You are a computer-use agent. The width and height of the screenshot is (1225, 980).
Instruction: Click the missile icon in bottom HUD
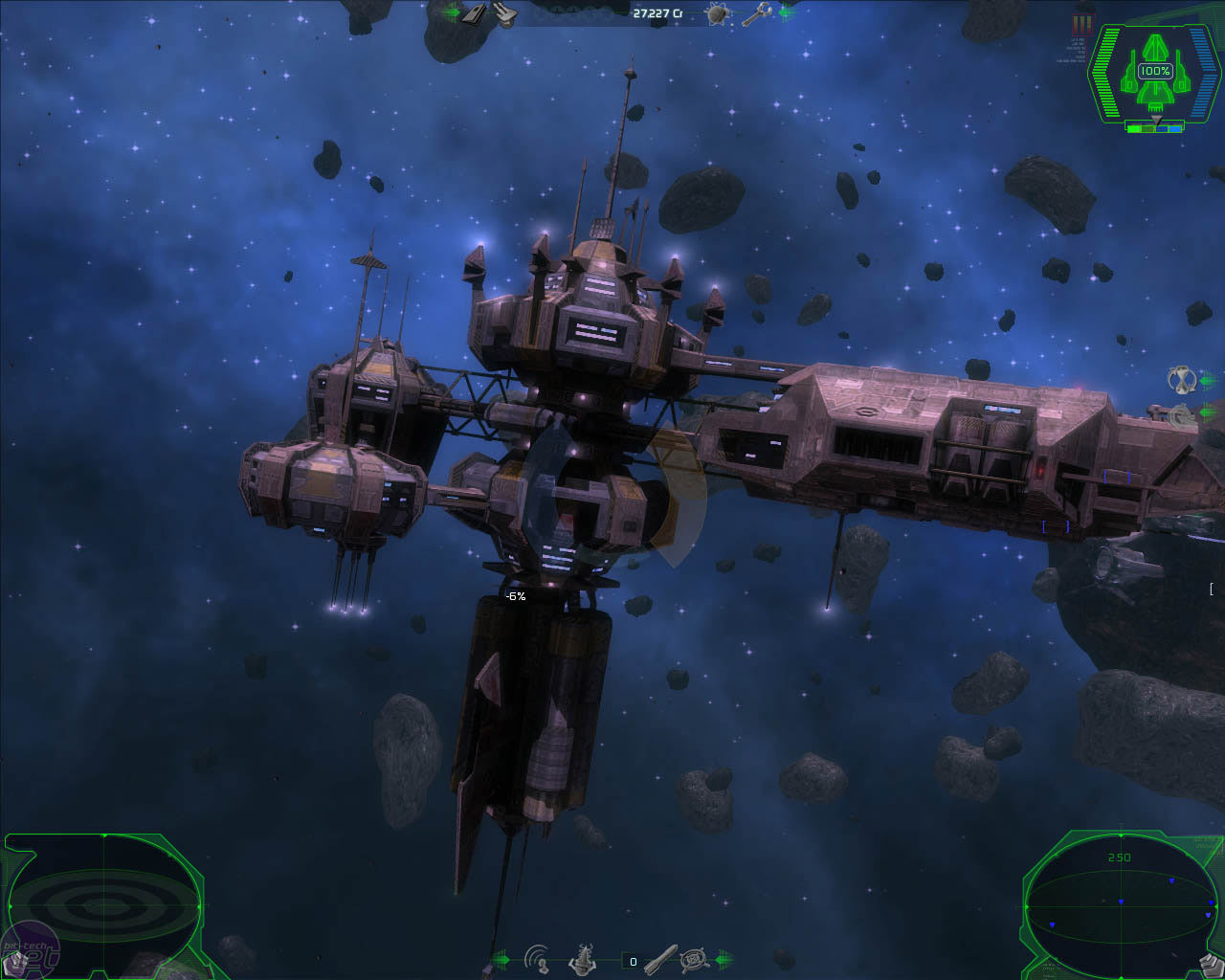pyautogui.click(x=661, y=960)
